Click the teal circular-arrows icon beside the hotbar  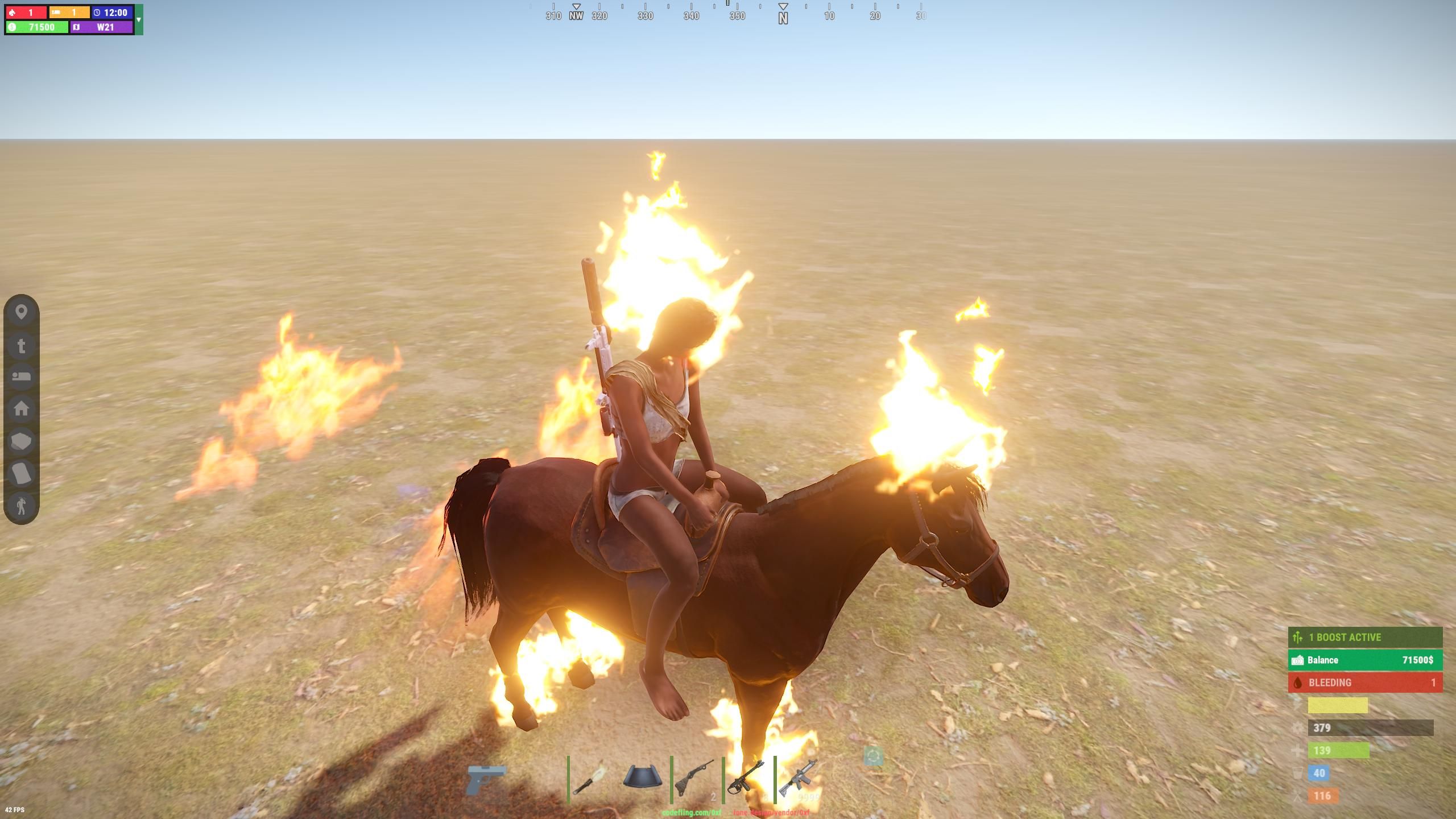[873, 756]
